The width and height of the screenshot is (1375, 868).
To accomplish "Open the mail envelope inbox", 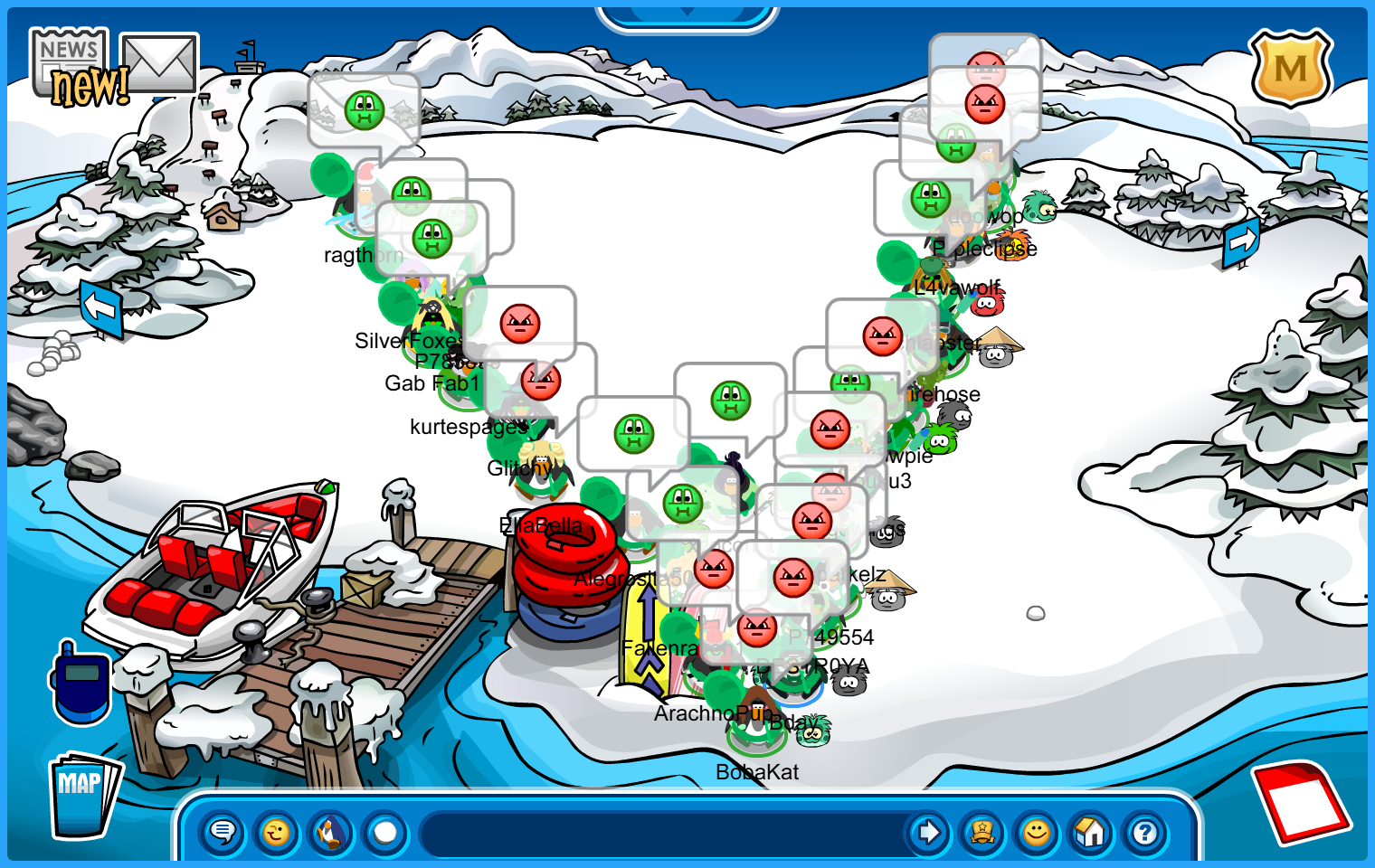I will click(x=159, y=63).
